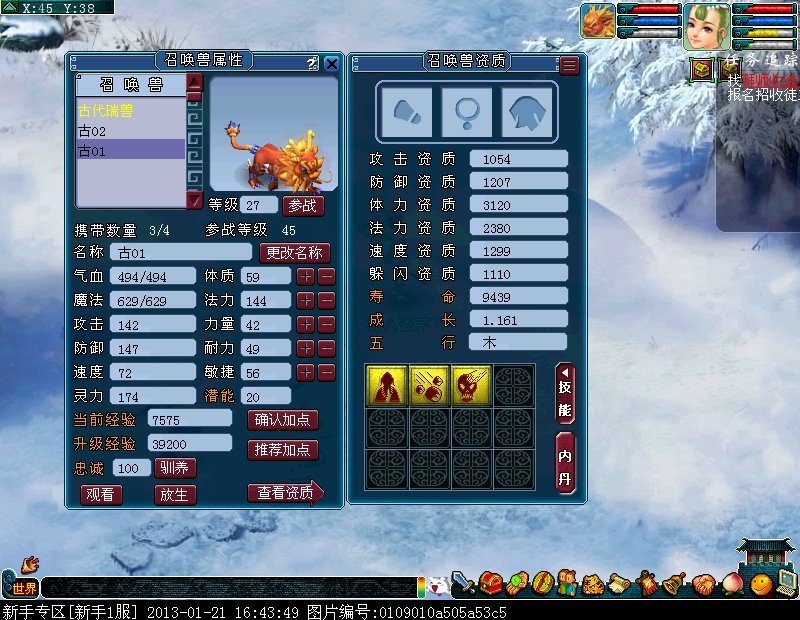Click the 观看 button
The image size is (800, 620).
point(102,494)
